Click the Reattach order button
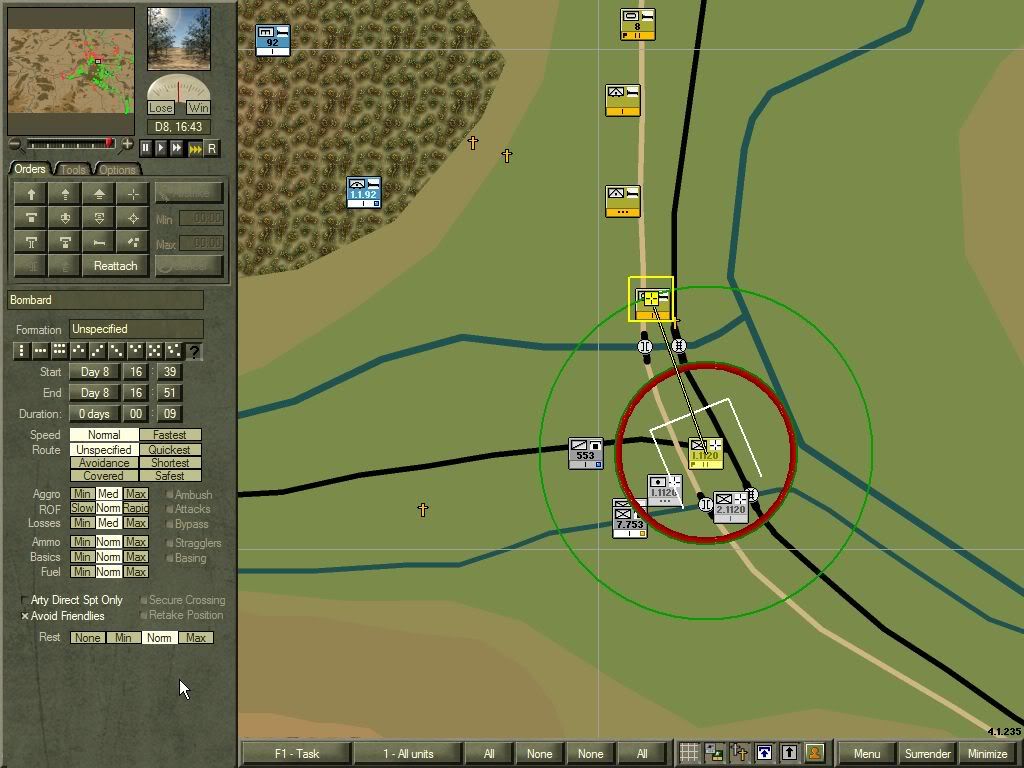Image resolution: width=1024 pixels, height=768 pixels. (116, 266)
